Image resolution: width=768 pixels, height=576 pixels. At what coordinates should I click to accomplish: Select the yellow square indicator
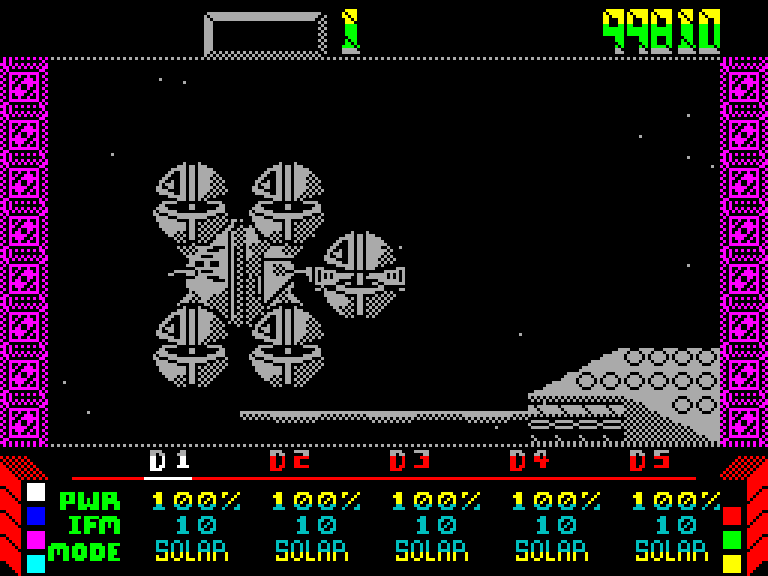(732, 564)
